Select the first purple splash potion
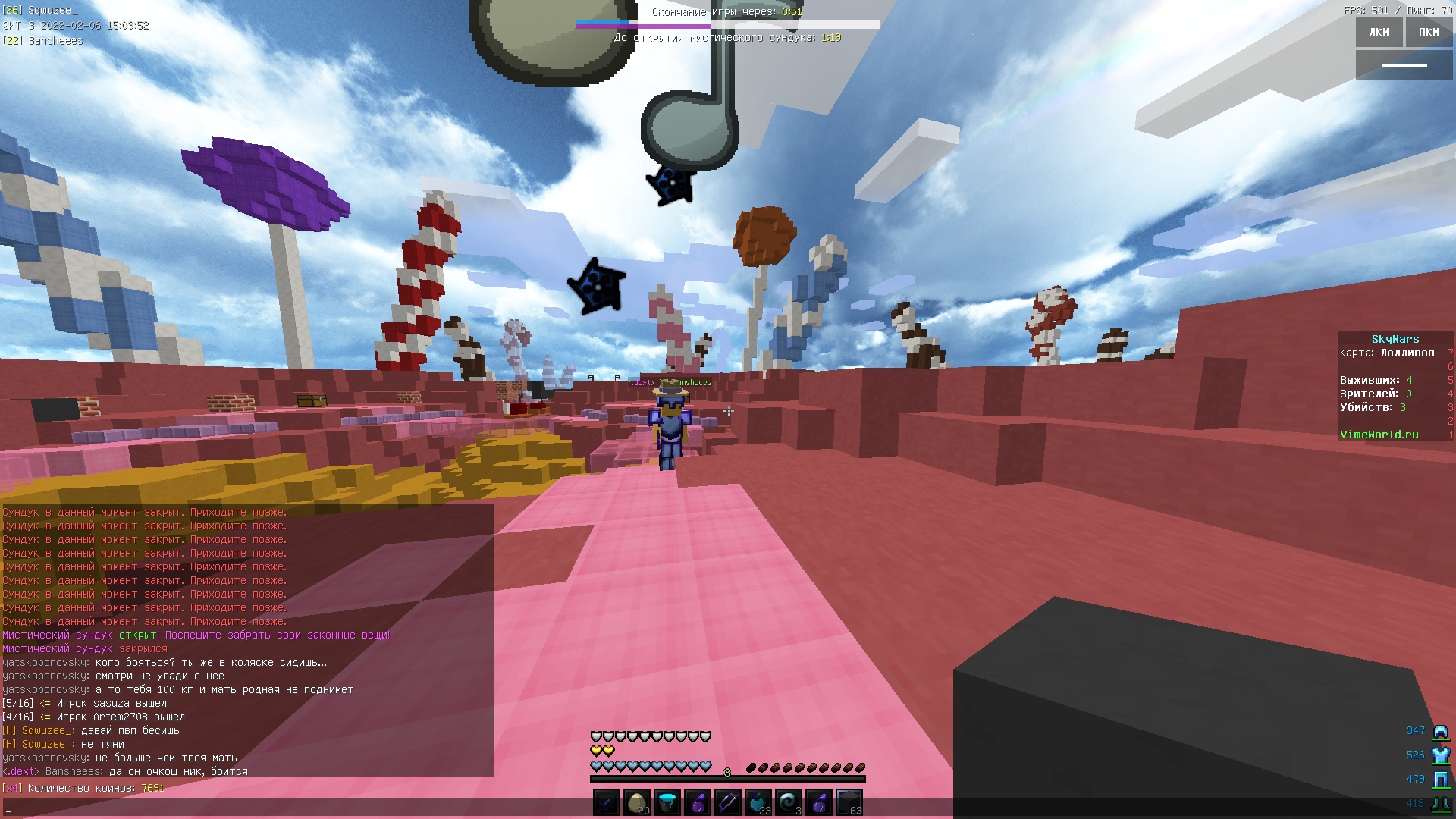Viewport: 1456px width, 819px height. click(x=698, y=802)
